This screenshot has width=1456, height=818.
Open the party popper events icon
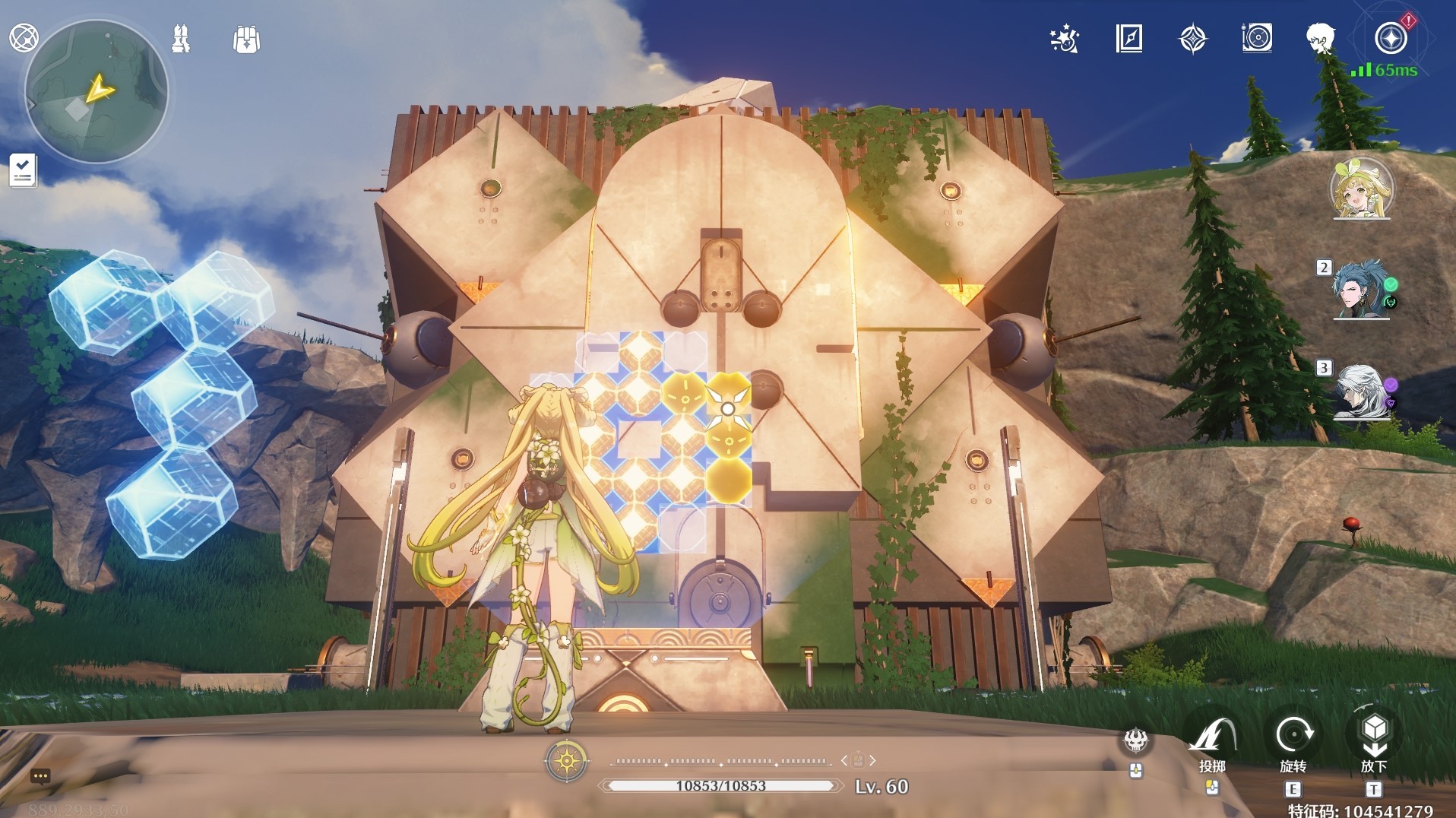(x=1064, y=38)
